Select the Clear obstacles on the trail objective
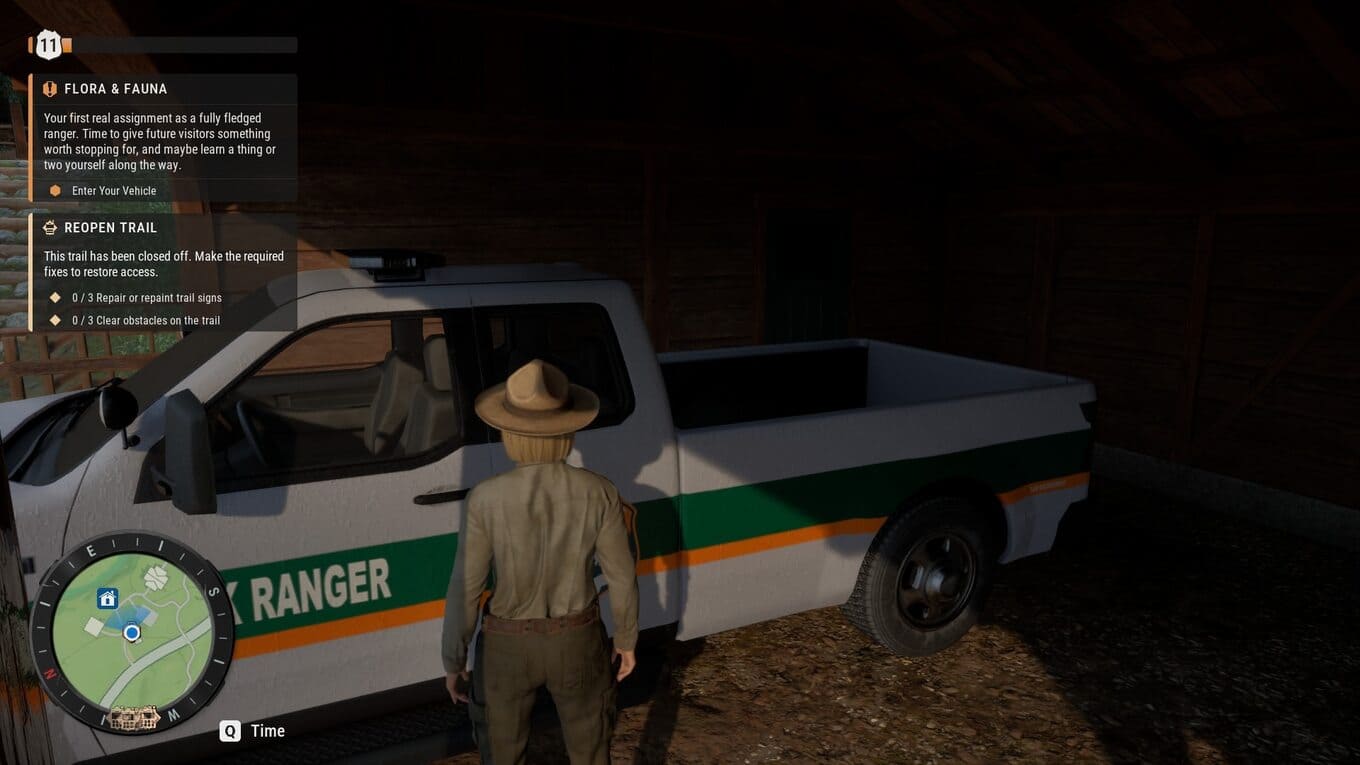The height and width of the screenshot is (765, 1360). coord(145,321)
